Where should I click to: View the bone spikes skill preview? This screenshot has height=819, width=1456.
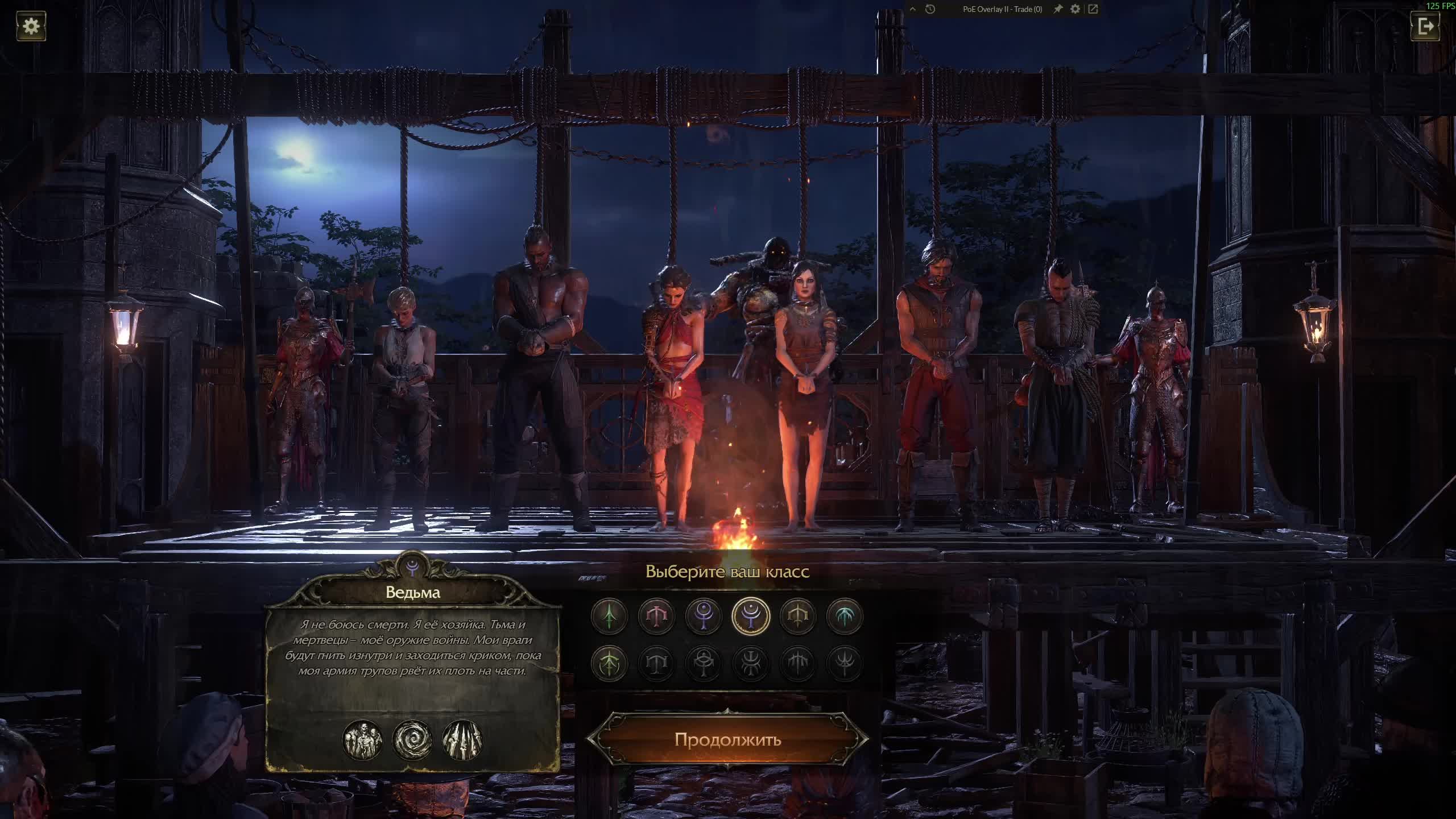point(462,740)
